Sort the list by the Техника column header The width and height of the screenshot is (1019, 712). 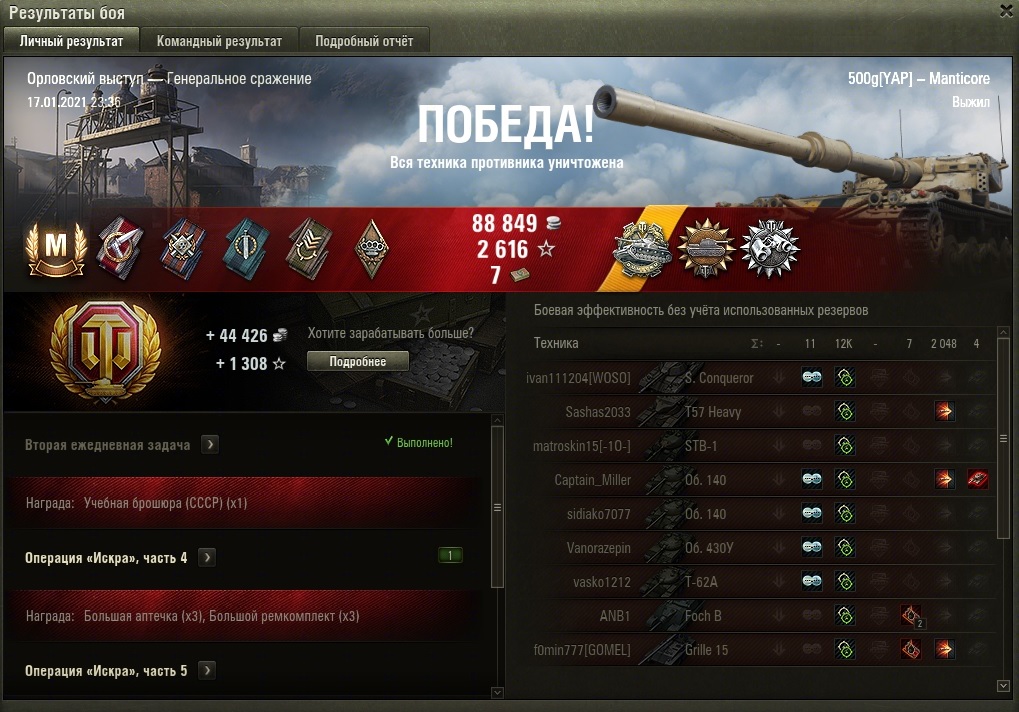coord(556,343)
